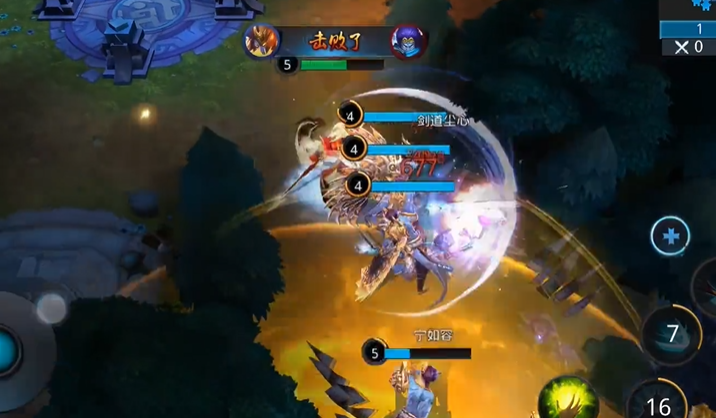This screenshot has width=716, height=418.
Task: Activate the skill showing cooldown 7
Action: pyautogui.click(x=672, y=335)
